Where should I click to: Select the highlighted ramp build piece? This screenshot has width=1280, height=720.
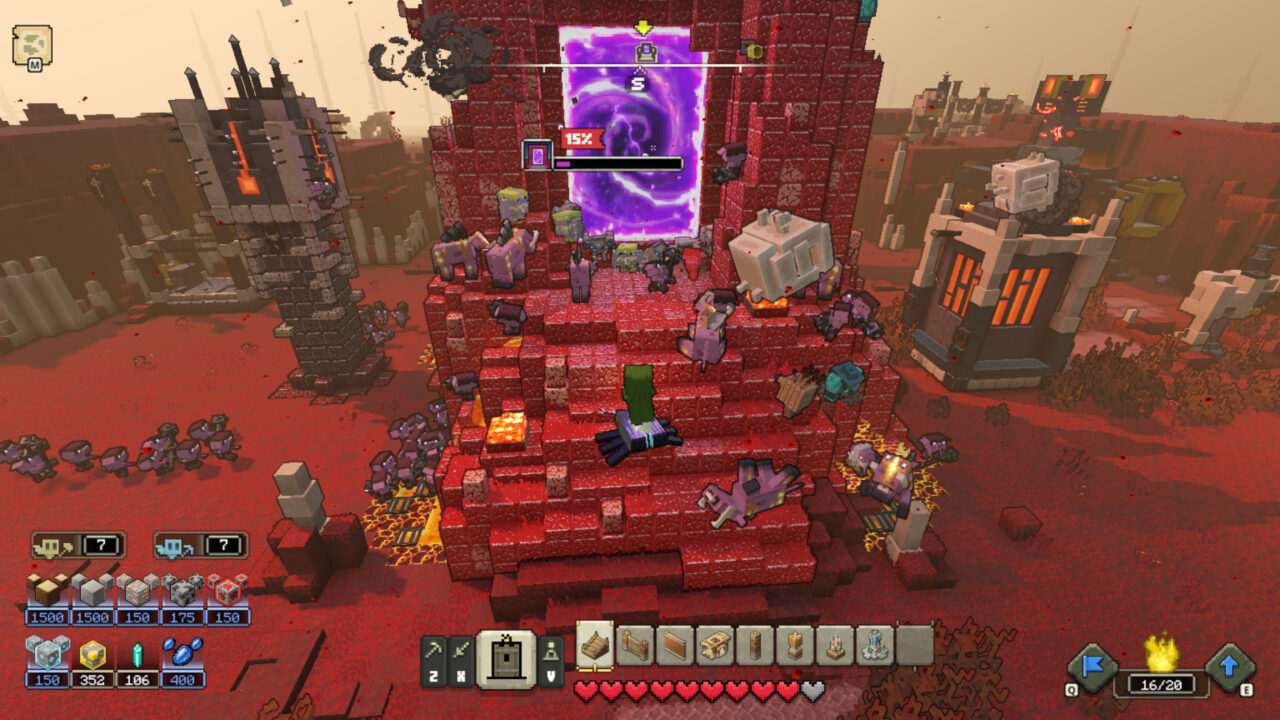click(595, 645)
